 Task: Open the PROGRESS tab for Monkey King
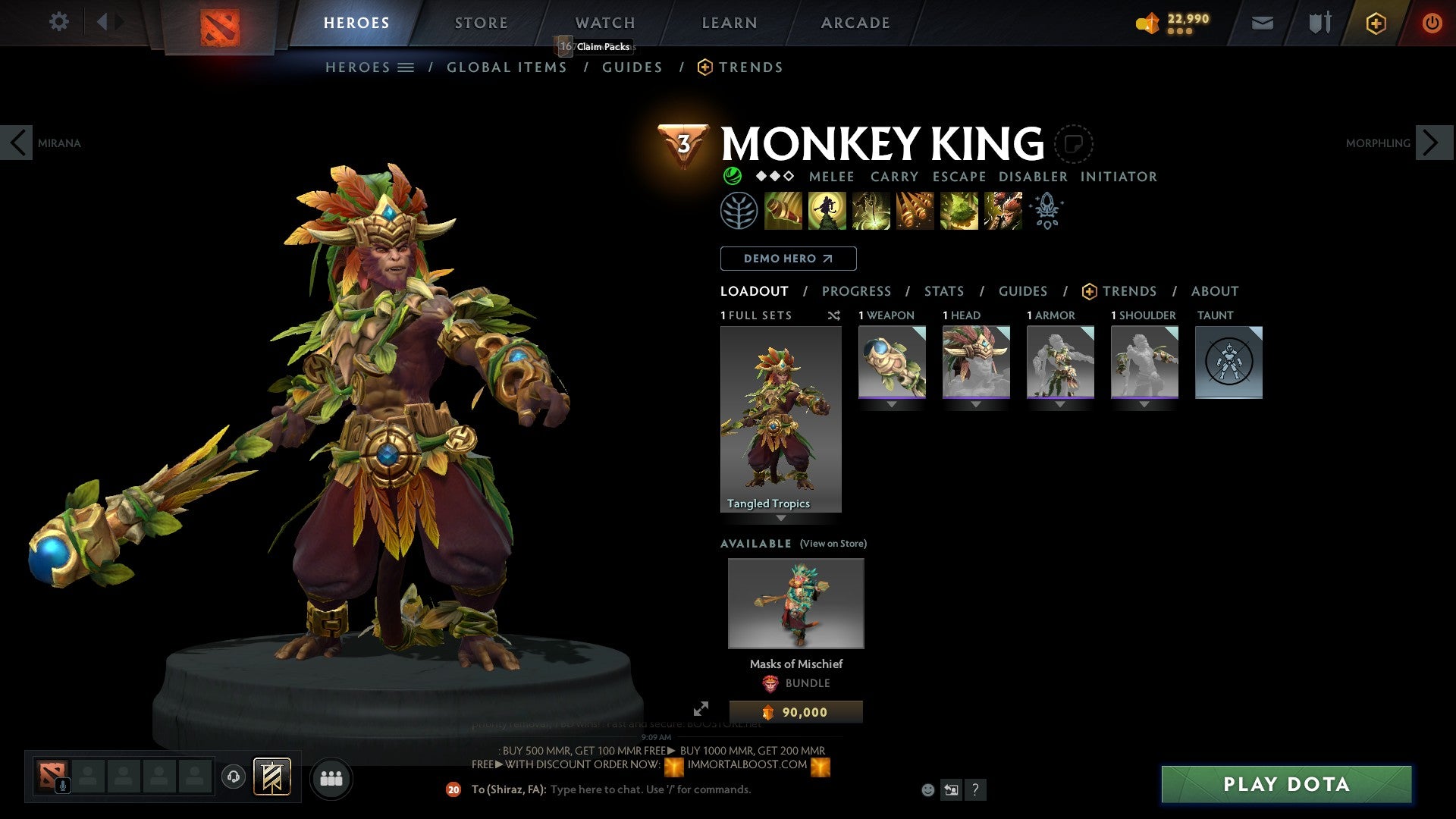[857, 291]
